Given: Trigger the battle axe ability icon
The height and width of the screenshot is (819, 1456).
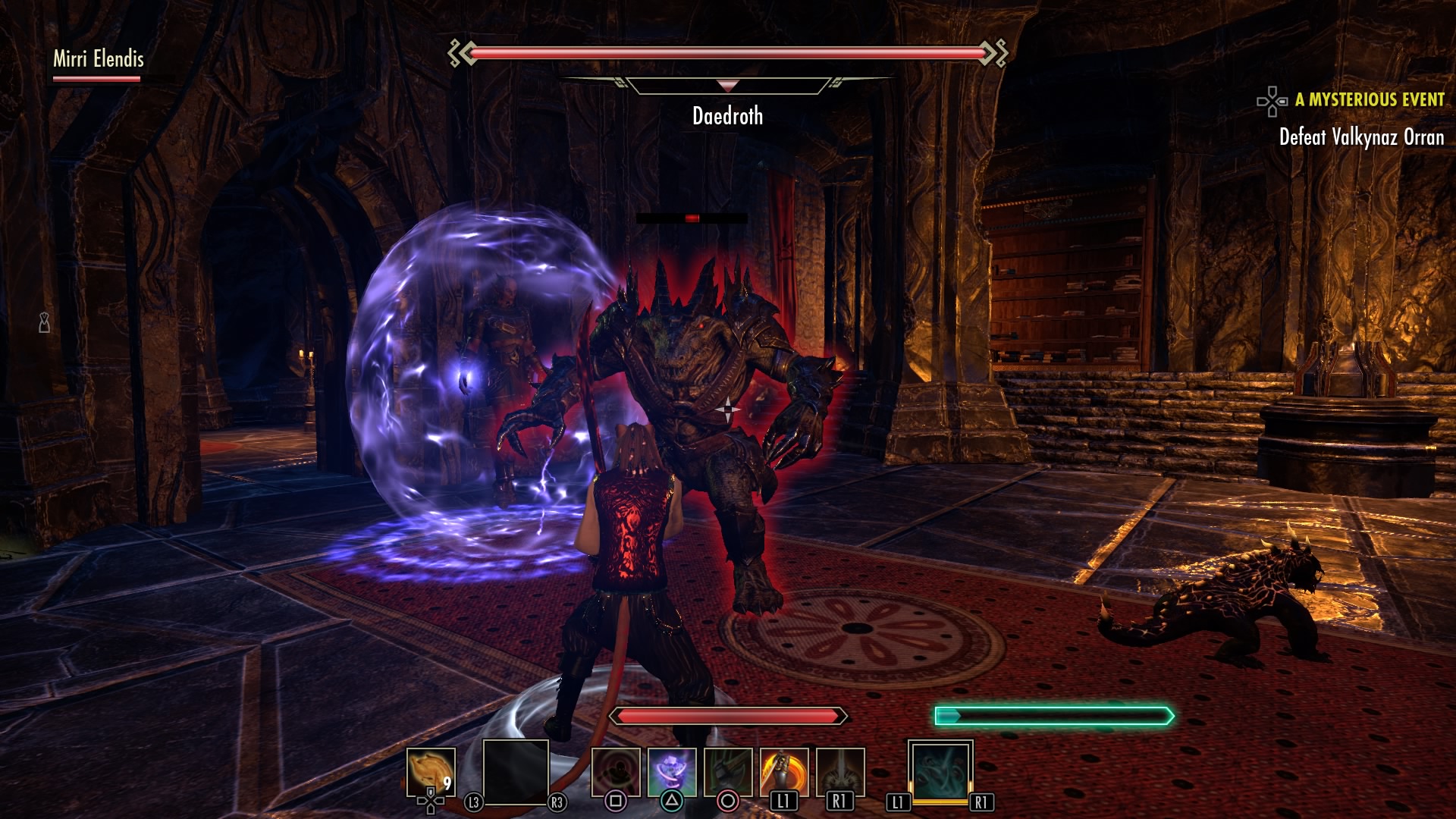Looking at the screenshot, I should pyautogui.click(x=728, y=772).
